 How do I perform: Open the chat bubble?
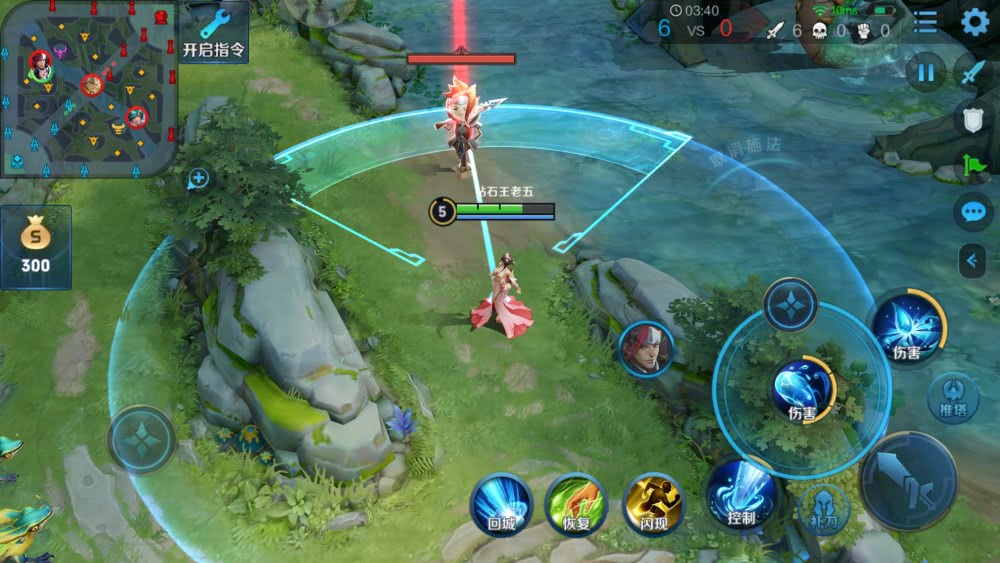[973, 212]
